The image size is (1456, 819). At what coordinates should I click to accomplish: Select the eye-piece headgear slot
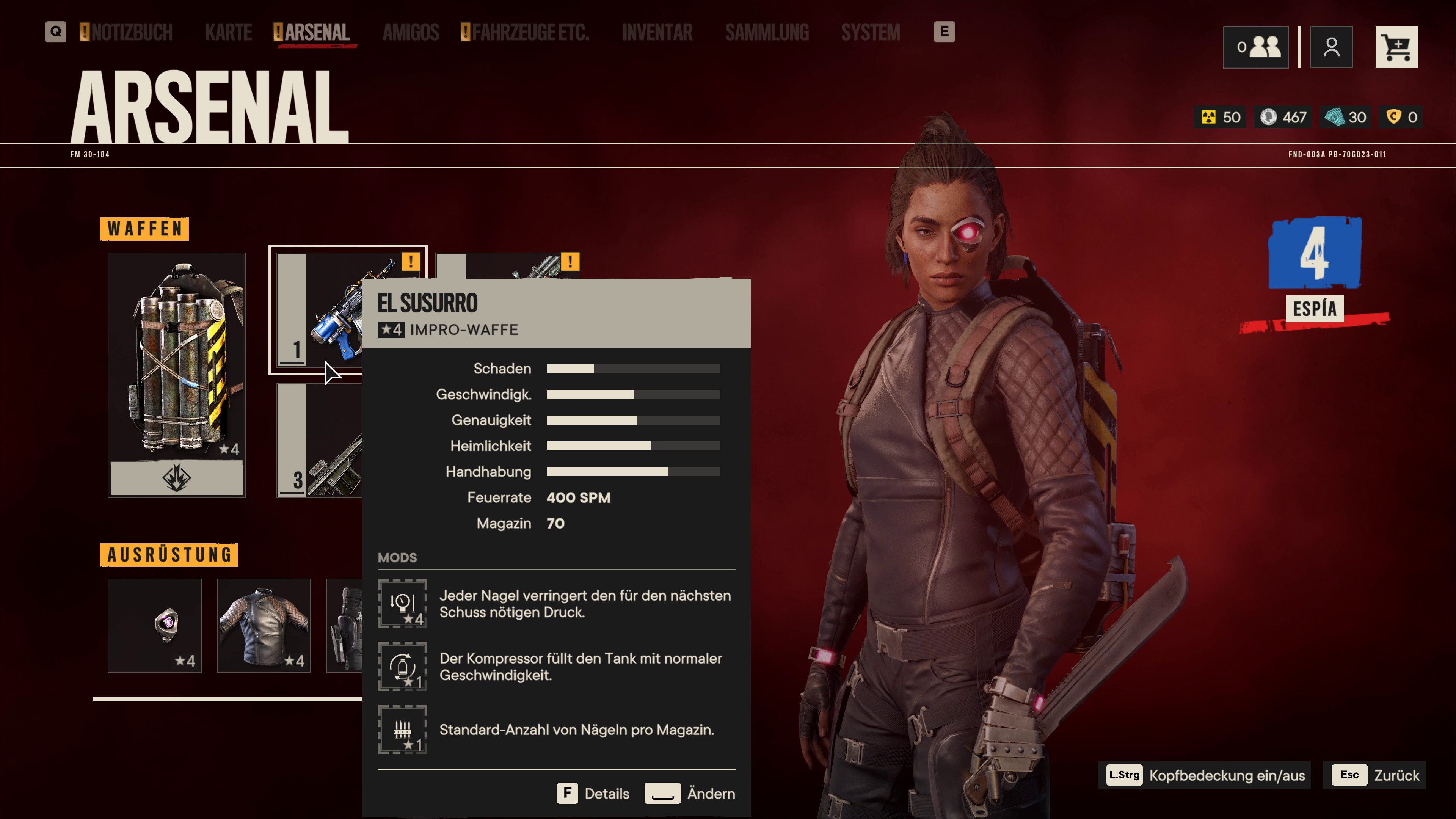click(x=154, y=625)
